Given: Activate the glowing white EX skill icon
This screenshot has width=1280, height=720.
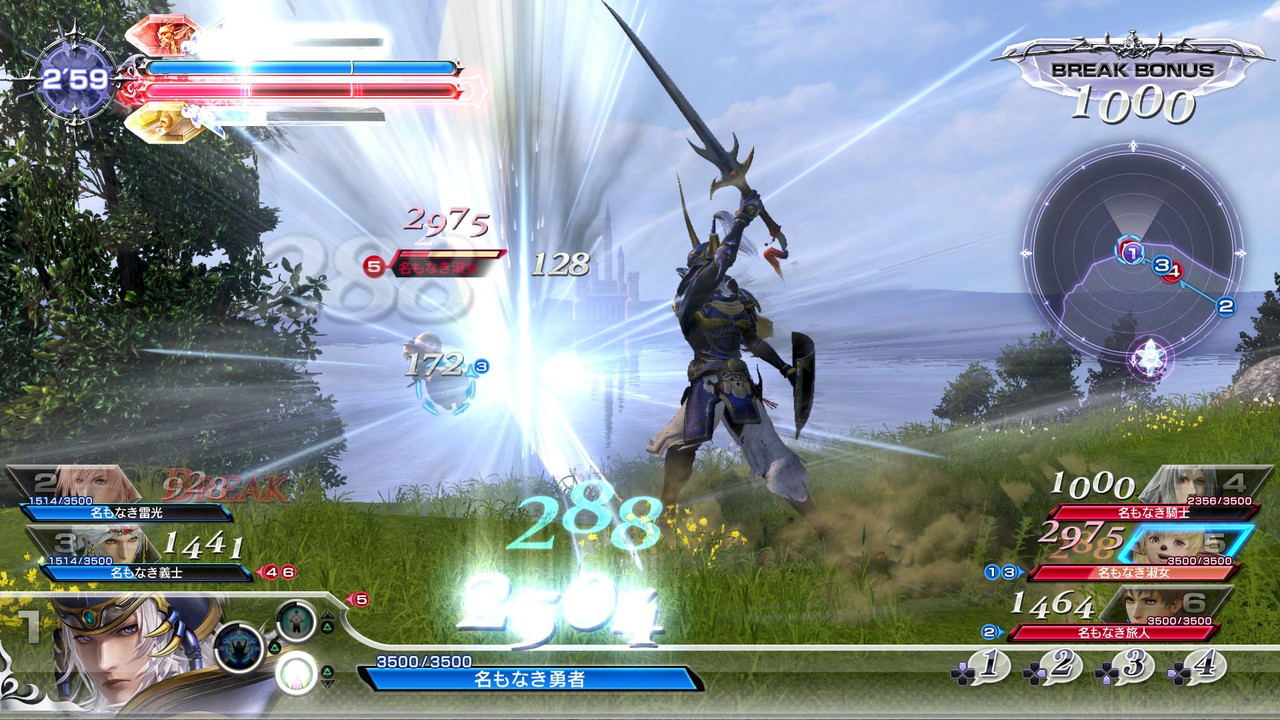Looking at the screenshot, I should click(x=296, y=673).
